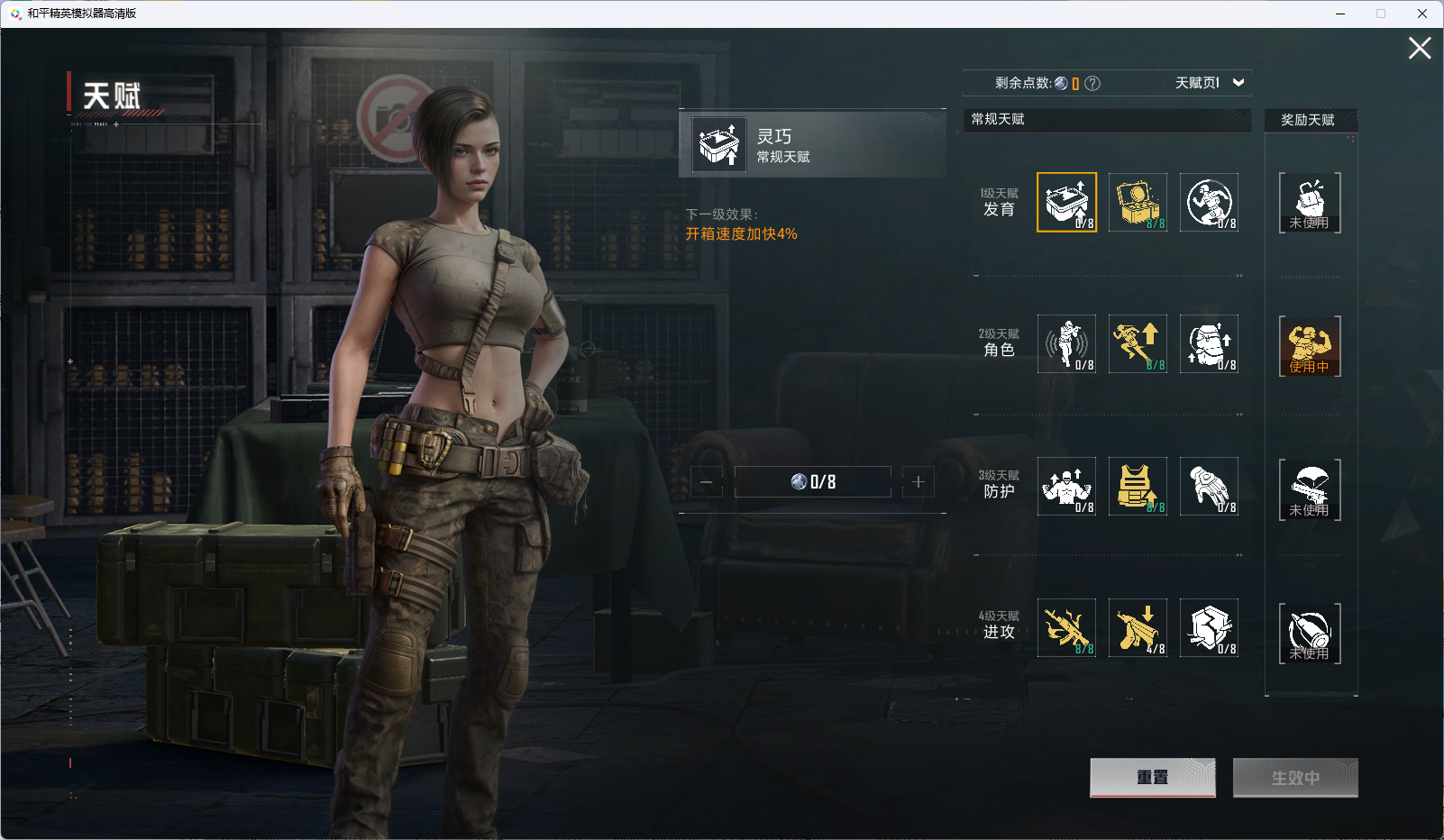Click the 重置 reset button
Screen dimensions: 1444x840
(x=1152, y=777)
